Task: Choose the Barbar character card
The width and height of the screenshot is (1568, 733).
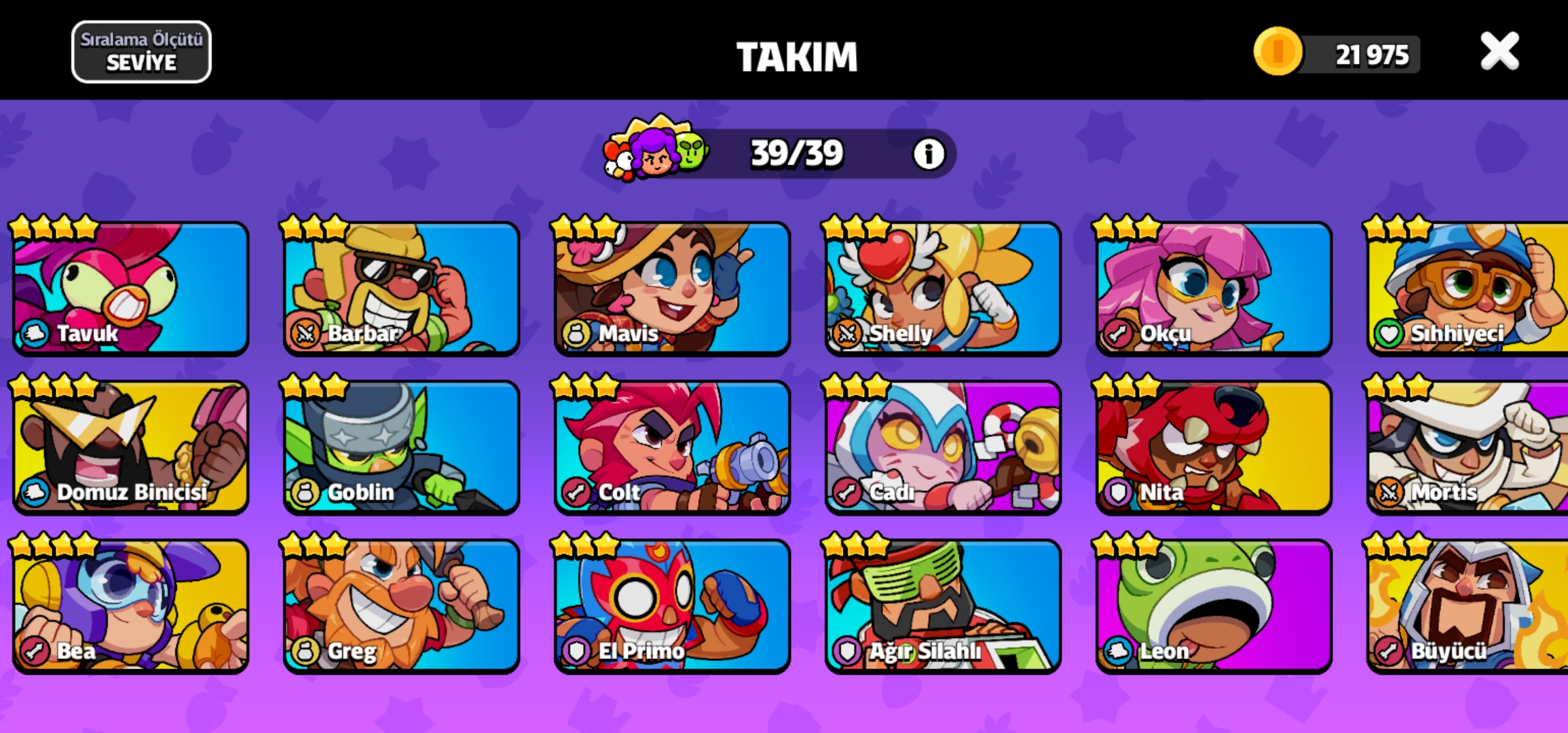Action: click(401, 288)
